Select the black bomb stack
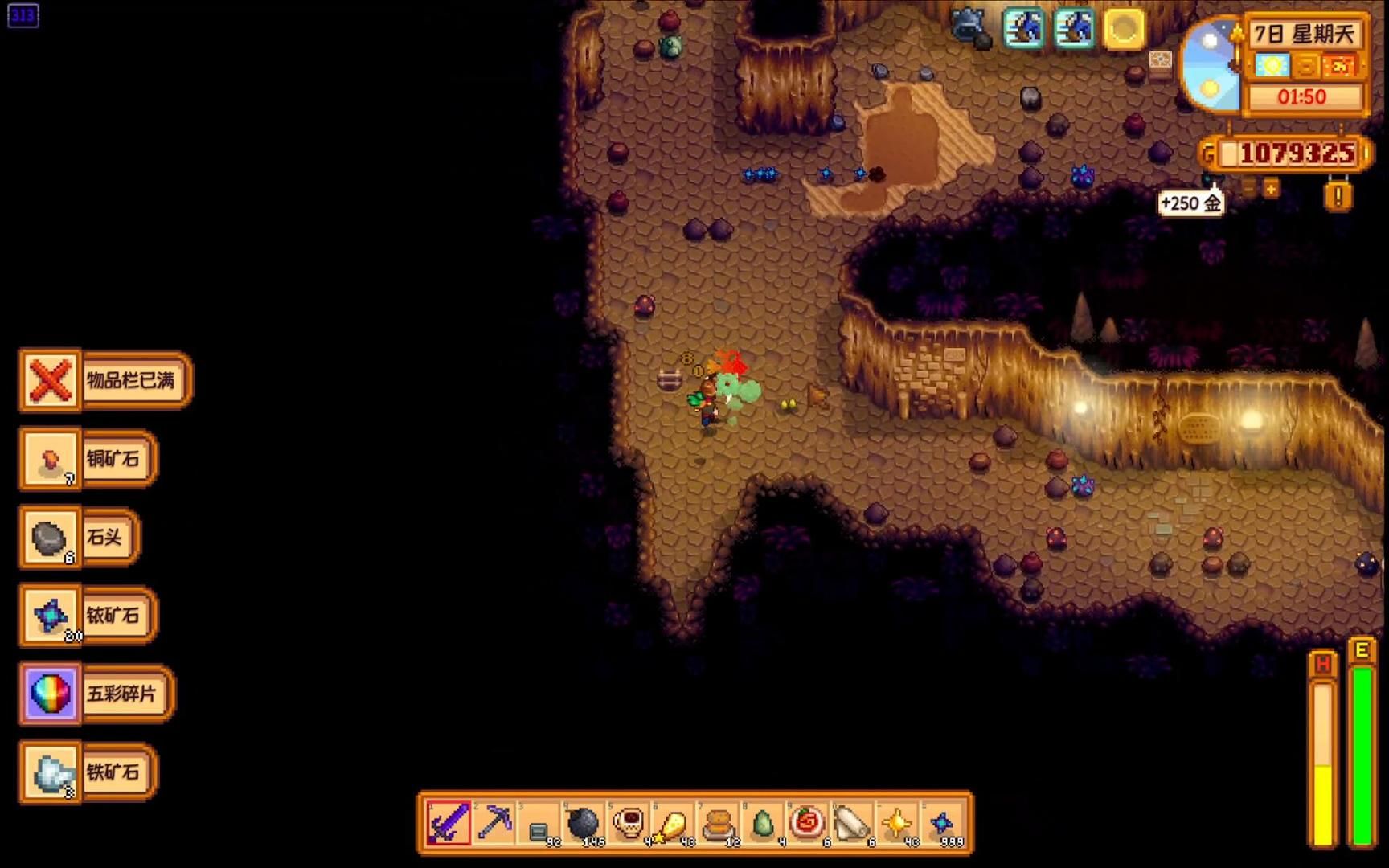 pyautogui.click(x=584, y=822)
